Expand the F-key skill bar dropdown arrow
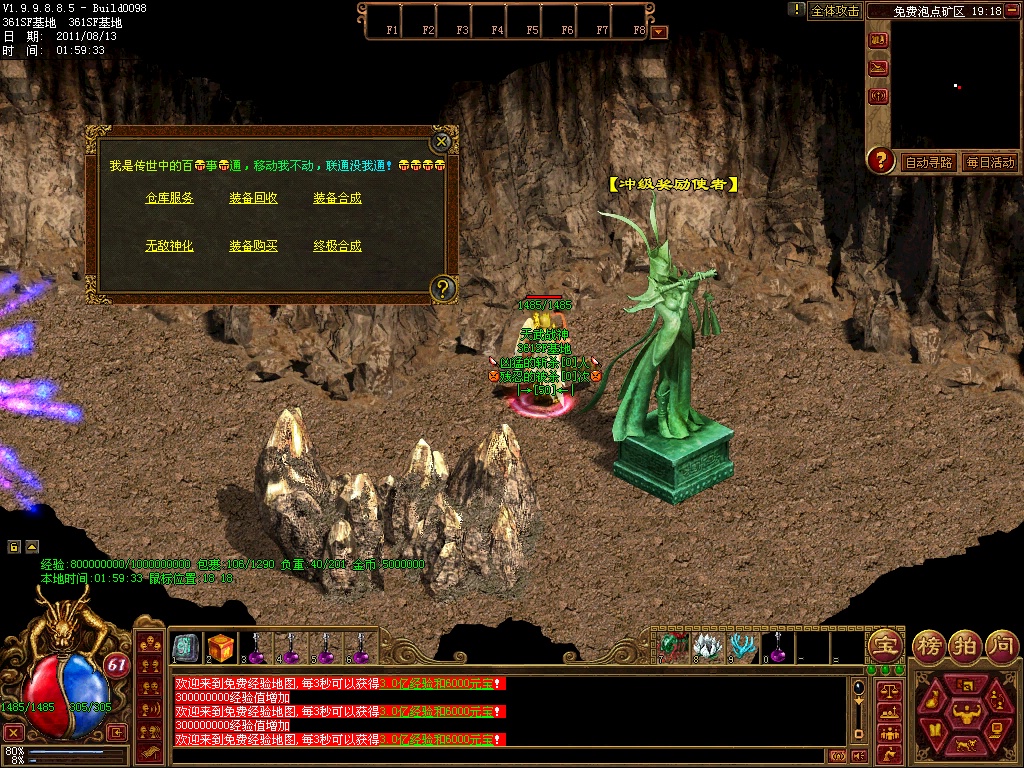 pos(658,31)
